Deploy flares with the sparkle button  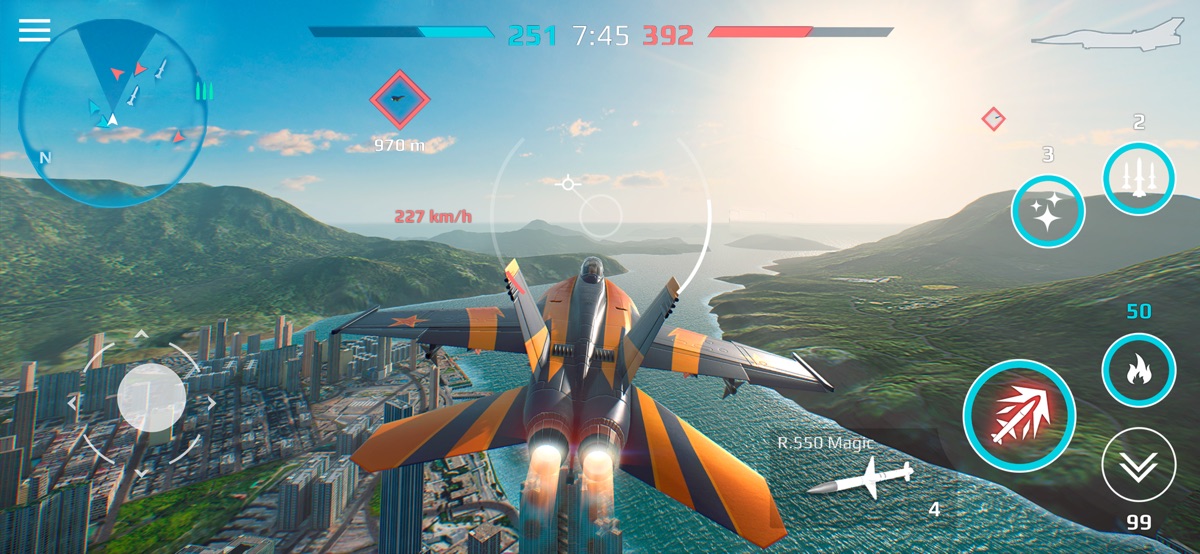click(x=1047, y=211)
